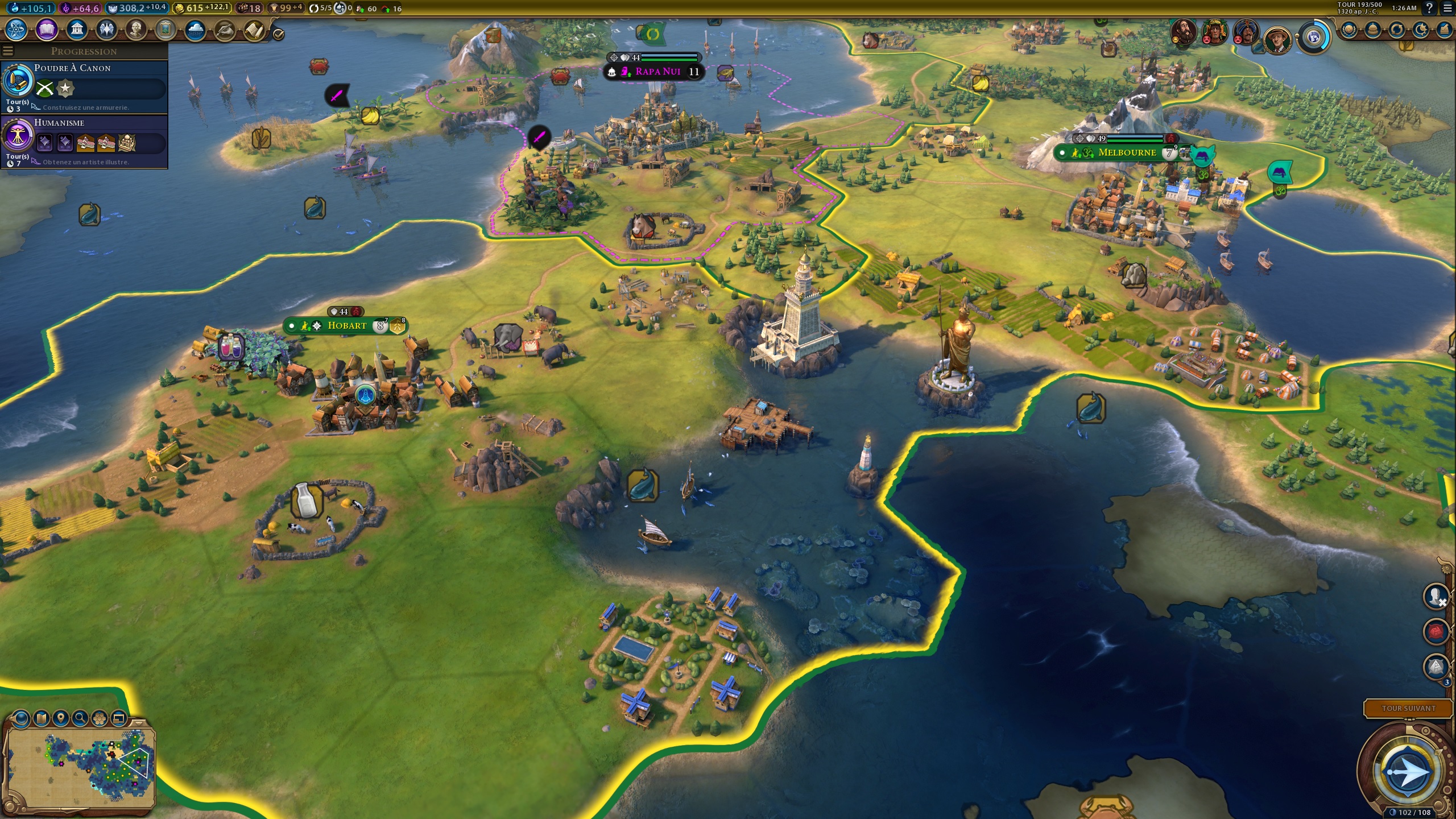Select the Rapa Nui city banner

[x=657, y=72]
